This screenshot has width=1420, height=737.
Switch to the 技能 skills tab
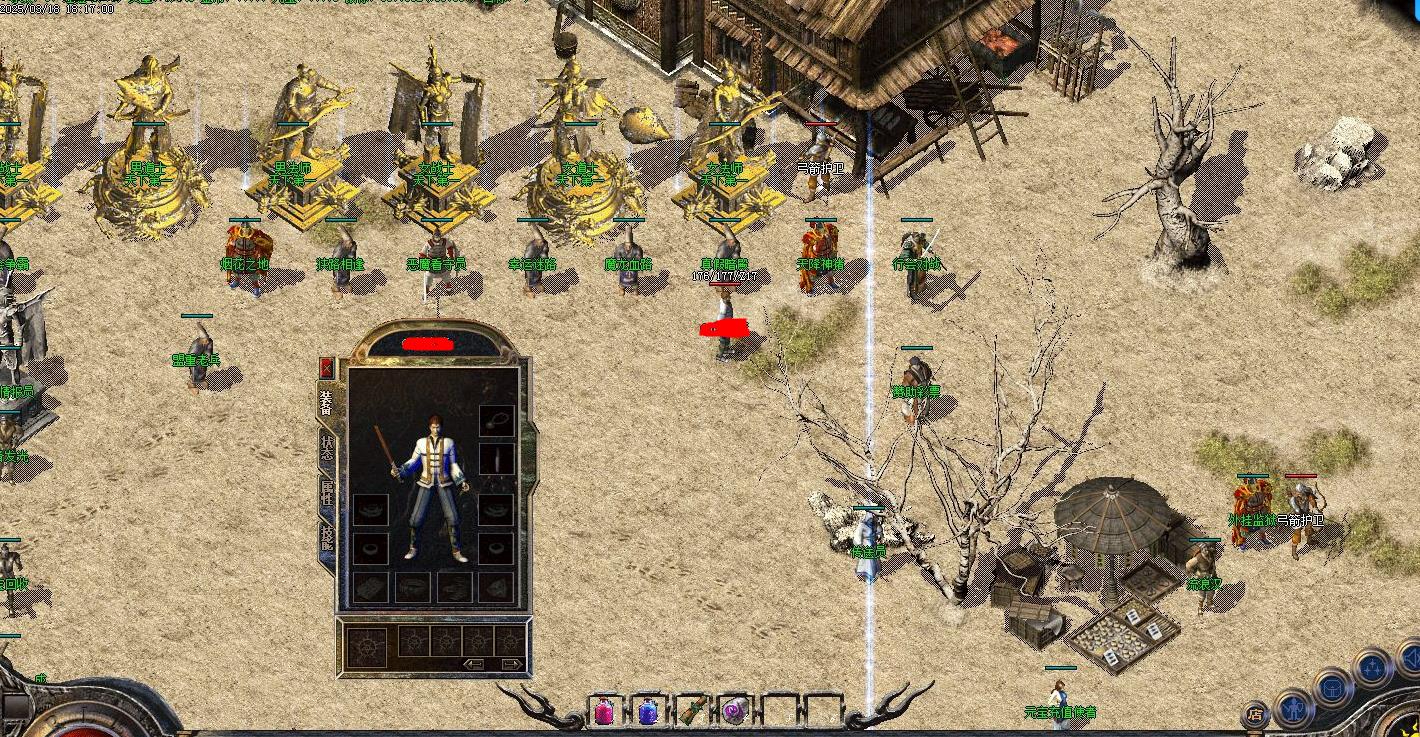tap(327, 537)
